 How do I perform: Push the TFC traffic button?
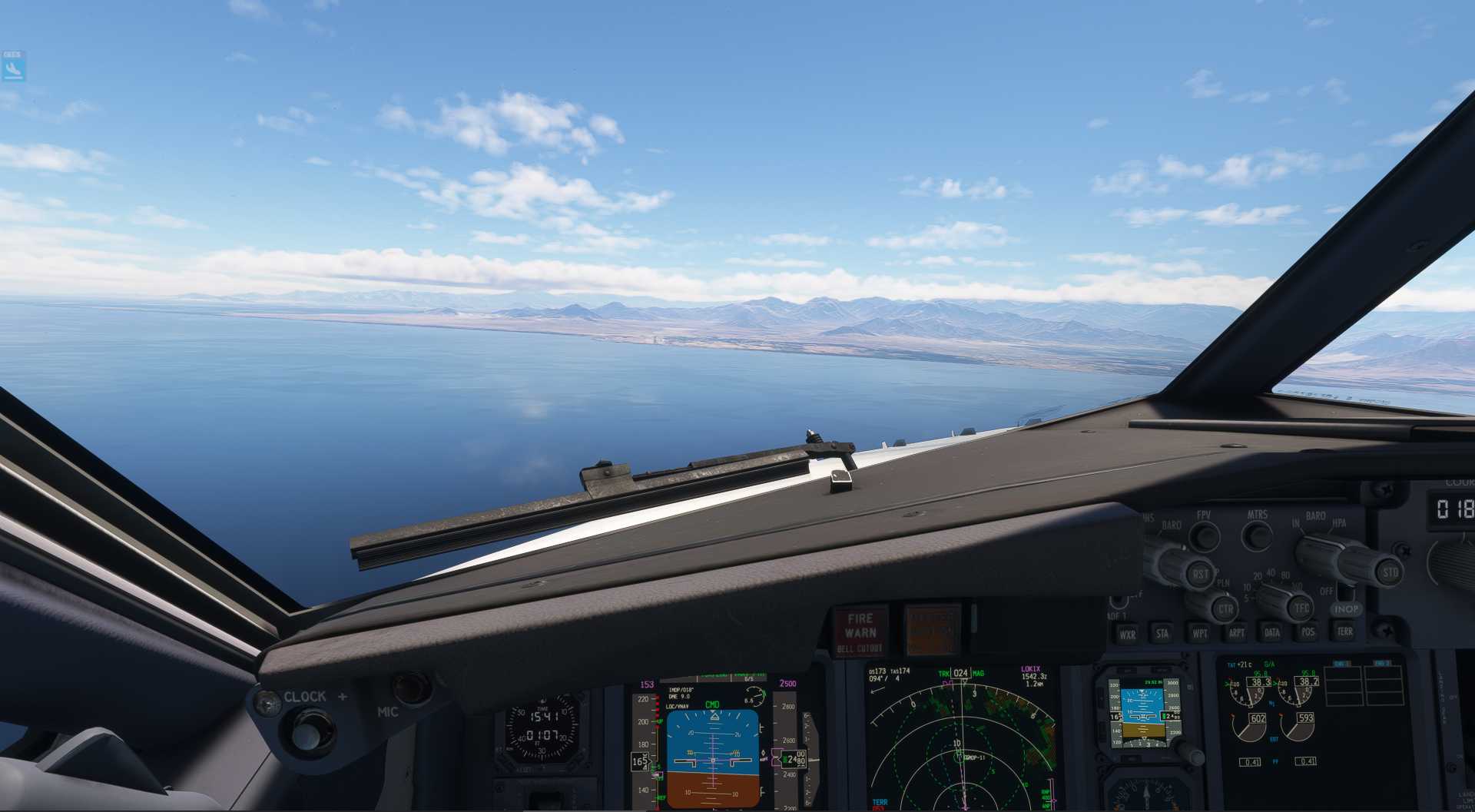[x=1301, y=608]
